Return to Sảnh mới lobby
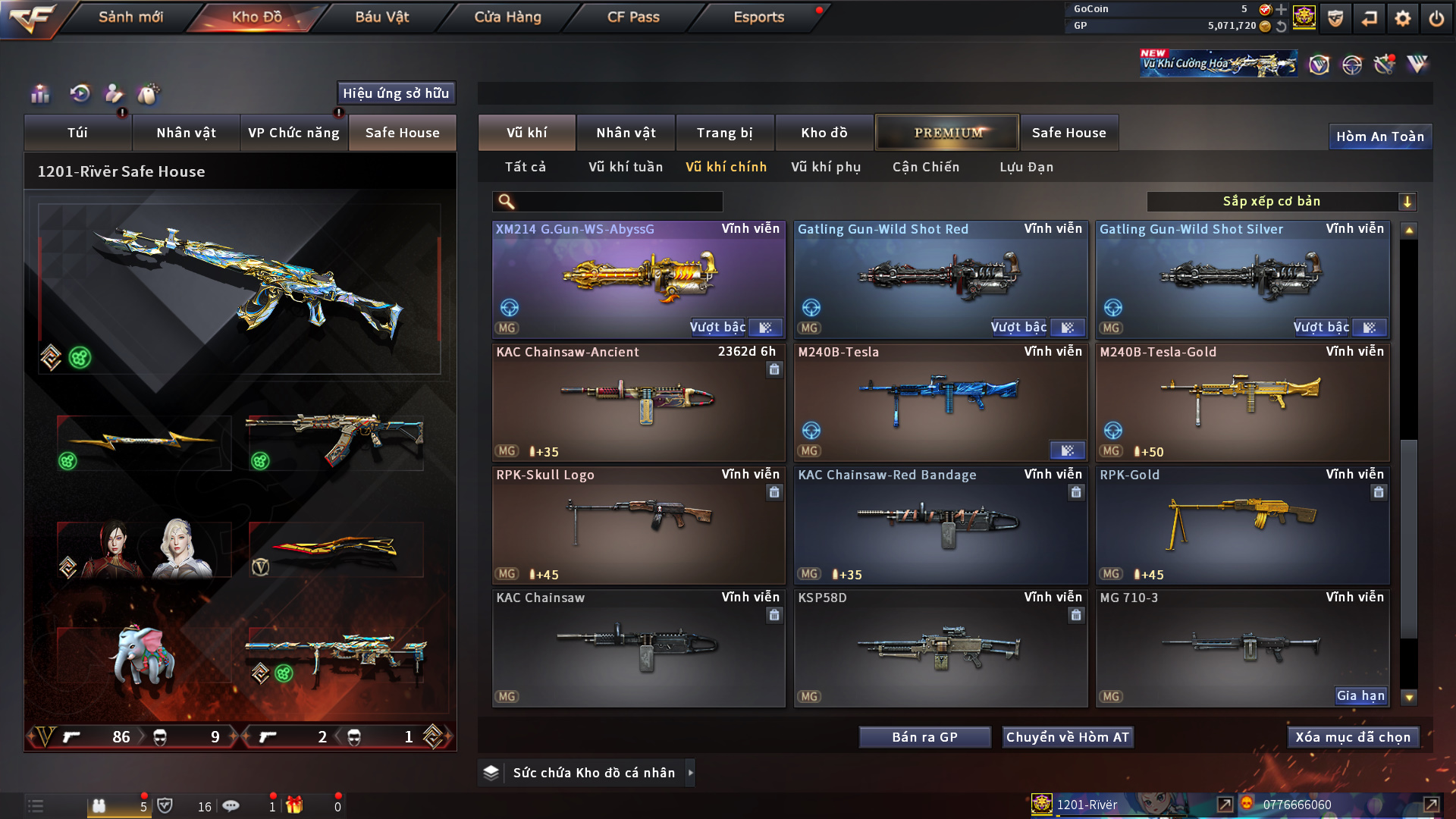Screen dimensions: 1456x819 130,17
